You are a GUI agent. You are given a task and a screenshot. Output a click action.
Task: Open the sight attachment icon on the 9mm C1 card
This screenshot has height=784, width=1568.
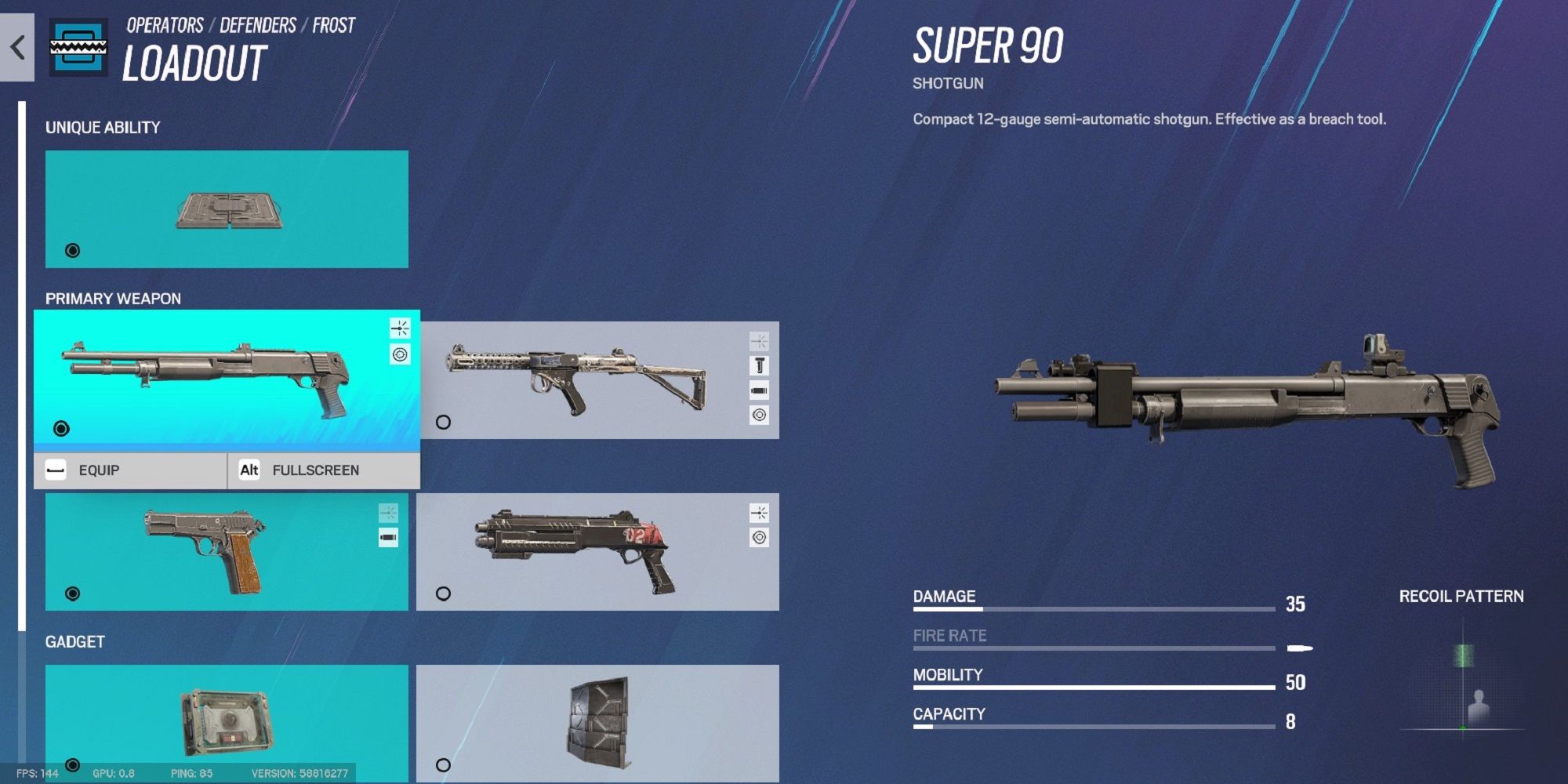point(759,415)
